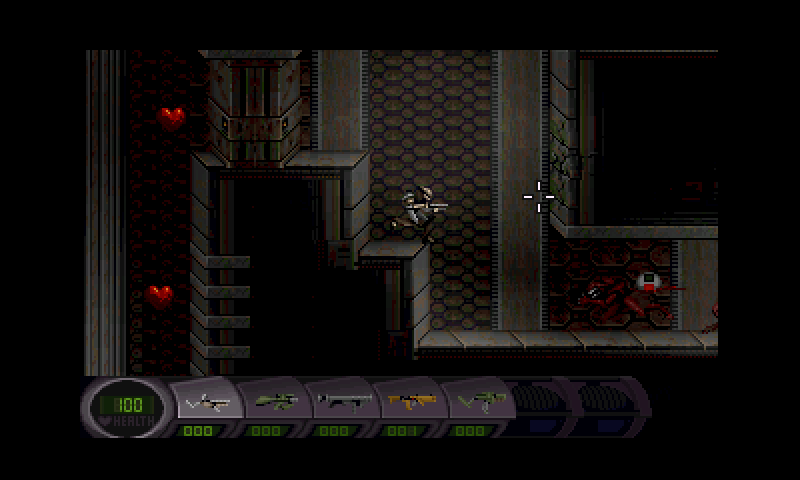Choose the gray rocket launcher weapon
Image resolution: width=800 pixels, height=480 pixels.
pos(343,401)
